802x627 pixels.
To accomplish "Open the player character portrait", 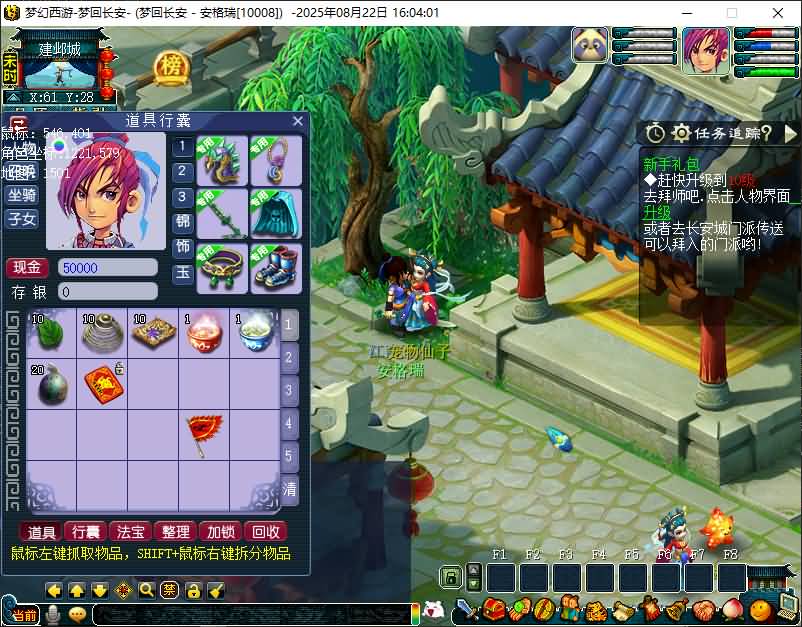I will coord(705,49).
